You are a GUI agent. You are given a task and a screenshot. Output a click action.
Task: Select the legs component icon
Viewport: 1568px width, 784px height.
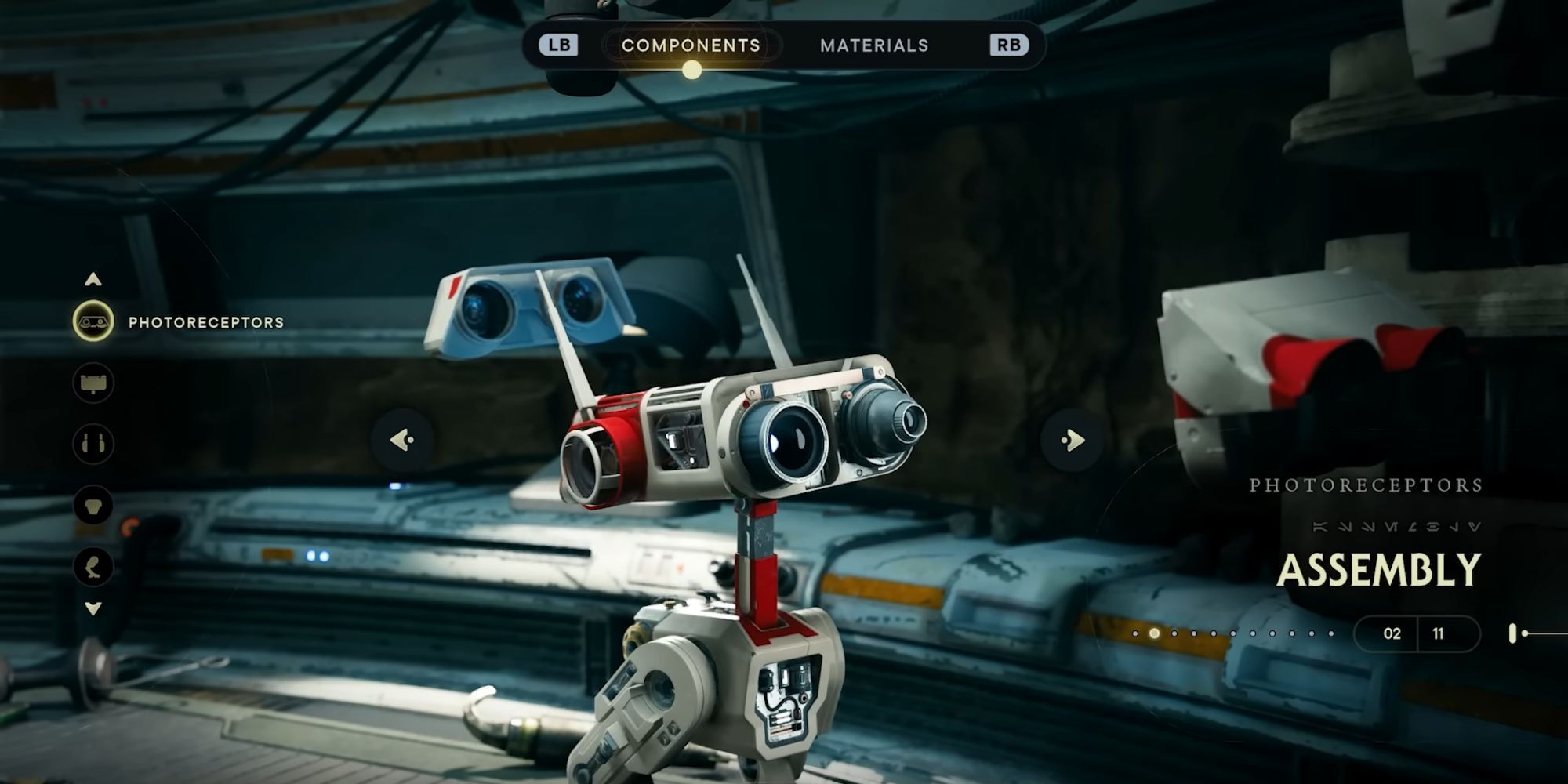pos(92,564)
